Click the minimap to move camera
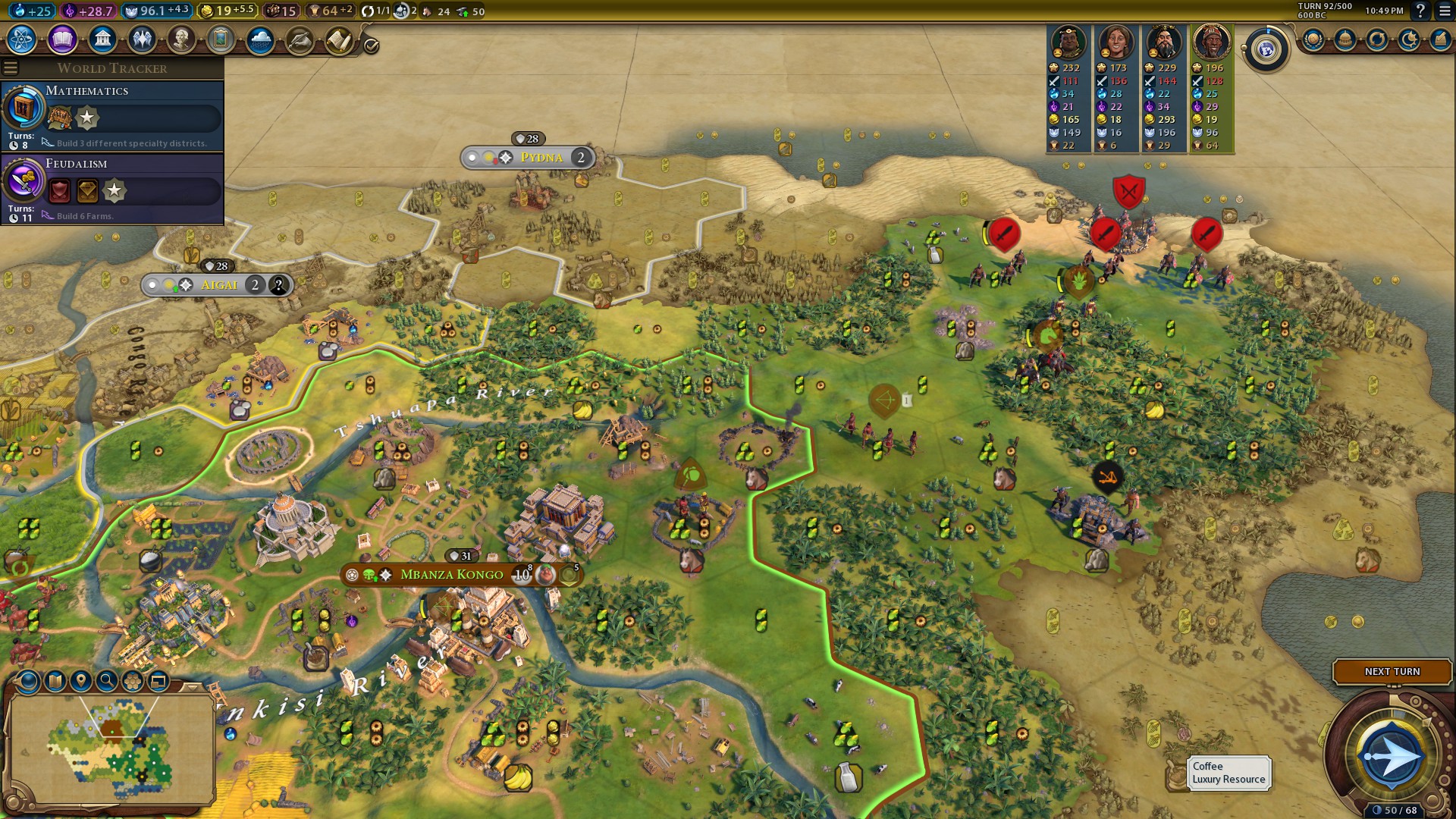The height and width of the screenshot is (819, 1456). (111, 747)
